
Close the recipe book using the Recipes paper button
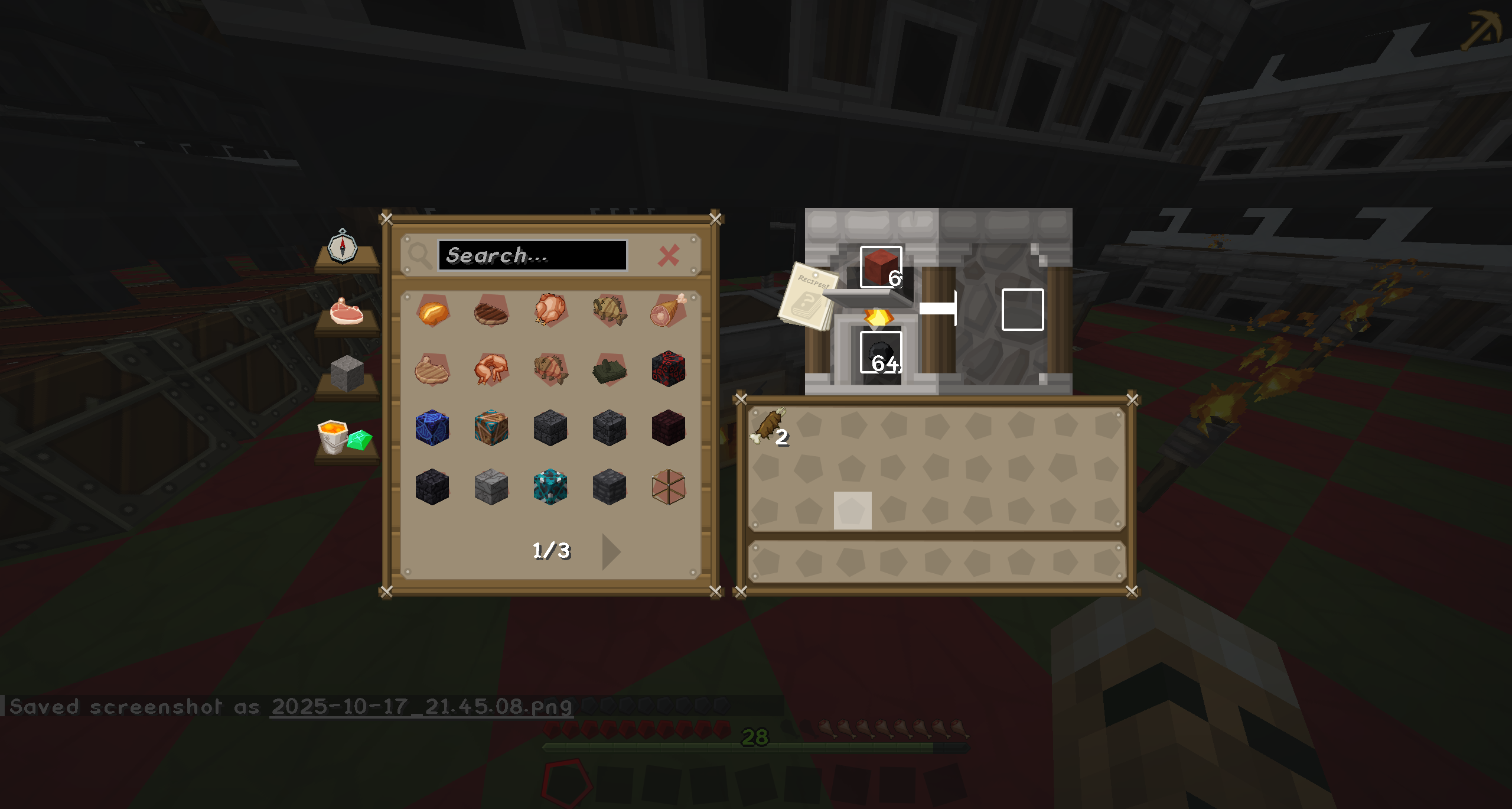tap(807, 295)
